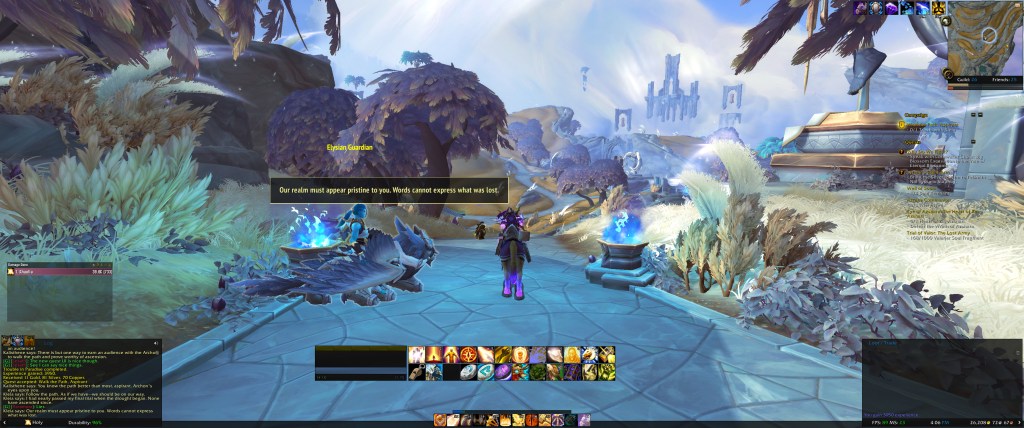Click the last icon in the bottom micro menu
The image size is (1024, 428).
coord(584,419)
